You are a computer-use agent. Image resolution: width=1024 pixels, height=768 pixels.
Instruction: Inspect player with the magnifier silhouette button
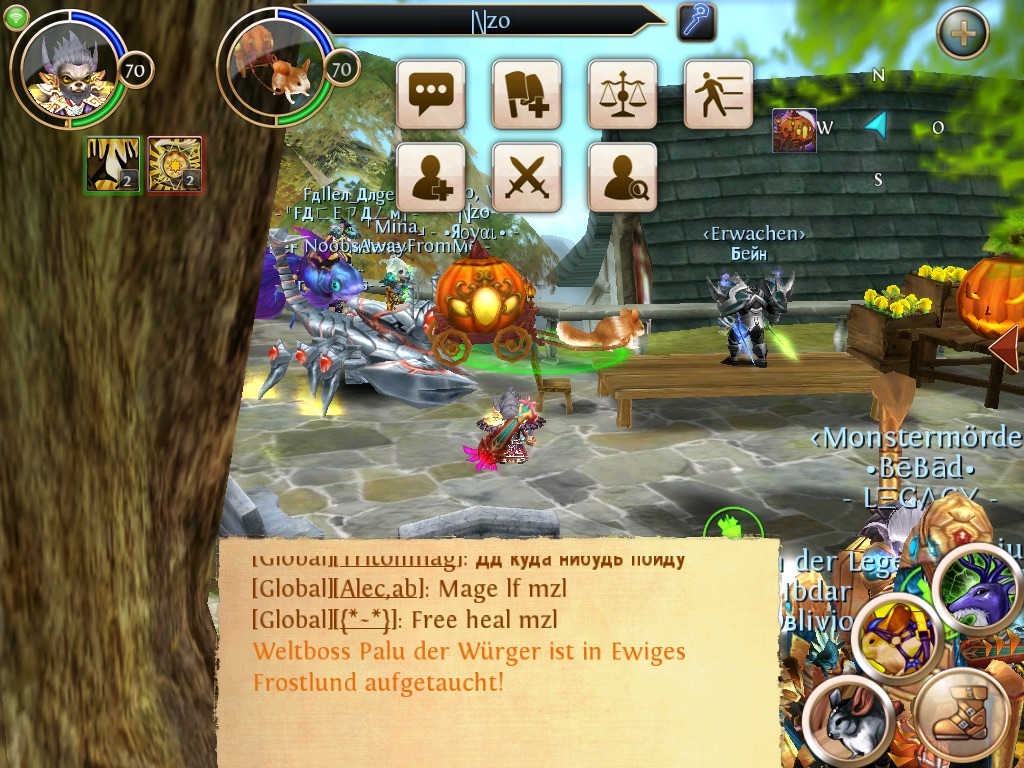622,178
